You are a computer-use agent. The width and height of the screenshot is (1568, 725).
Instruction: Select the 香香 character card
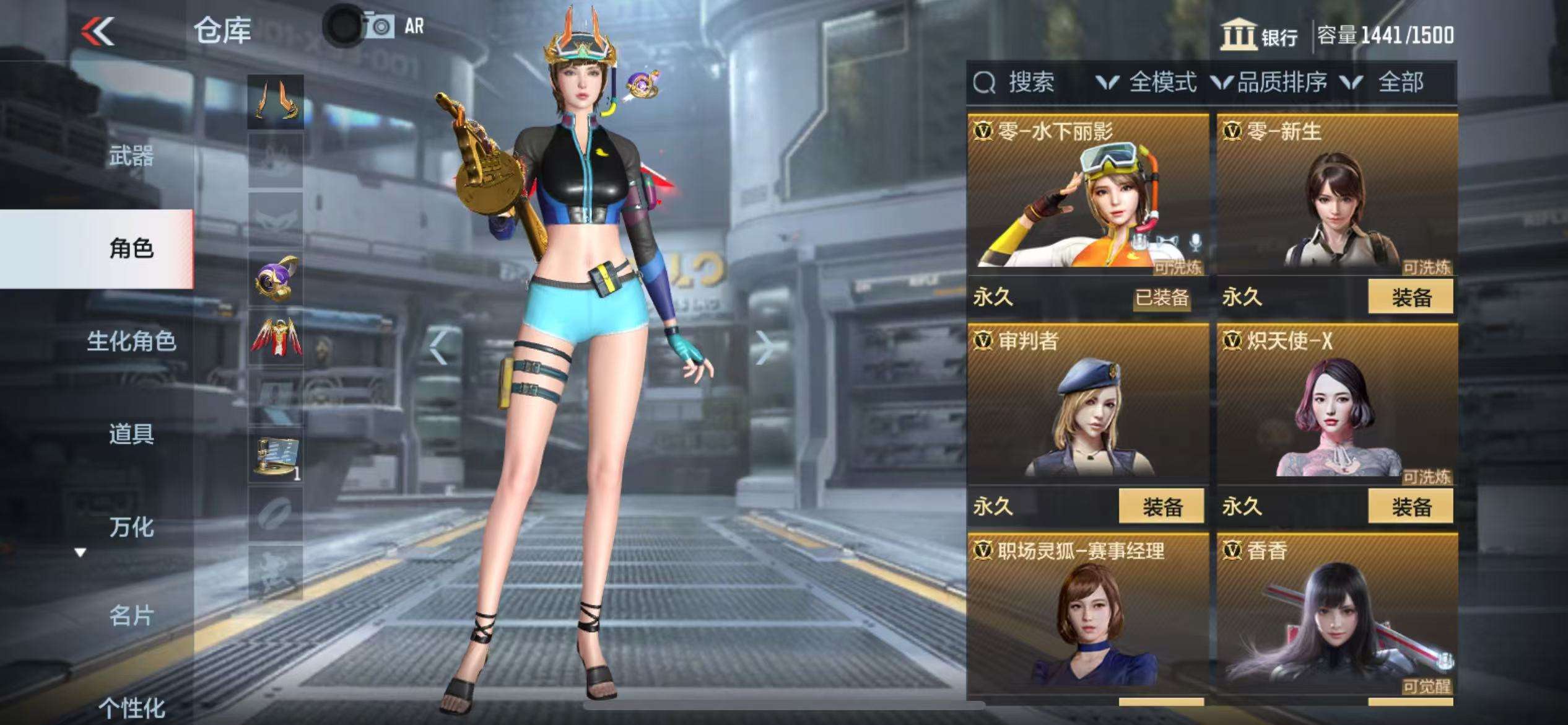1336,617
